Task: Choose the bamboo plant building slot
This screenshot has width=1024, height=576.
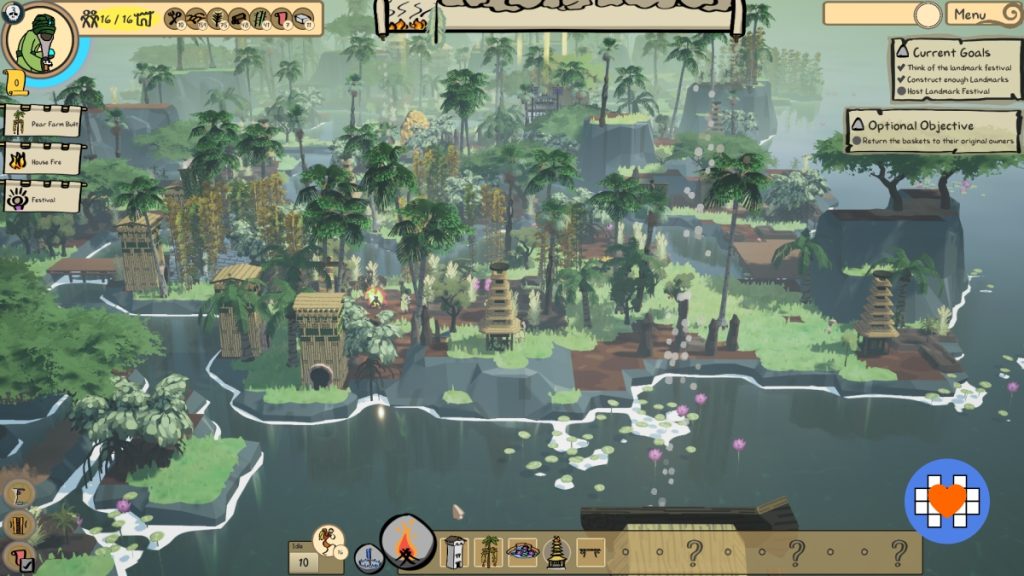Action: [x=489, y=551]
